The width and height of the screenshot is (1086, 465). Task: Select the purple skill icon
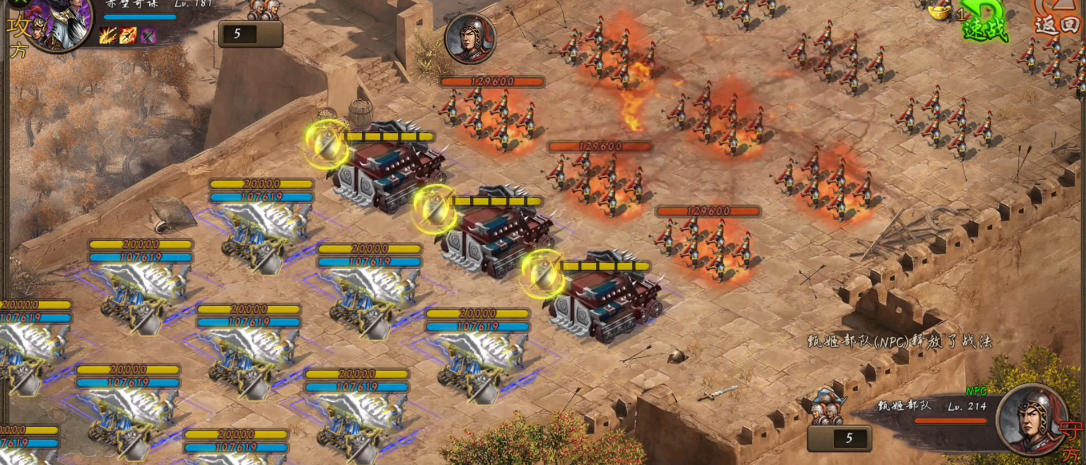148,37
